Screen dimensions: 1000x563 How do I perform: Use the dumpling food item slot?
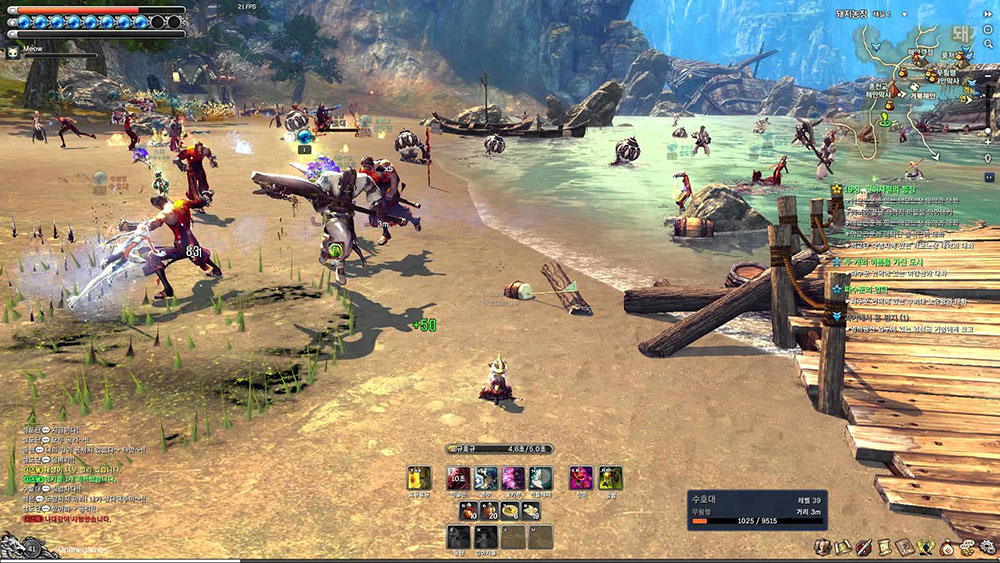[x=532, y=511]
